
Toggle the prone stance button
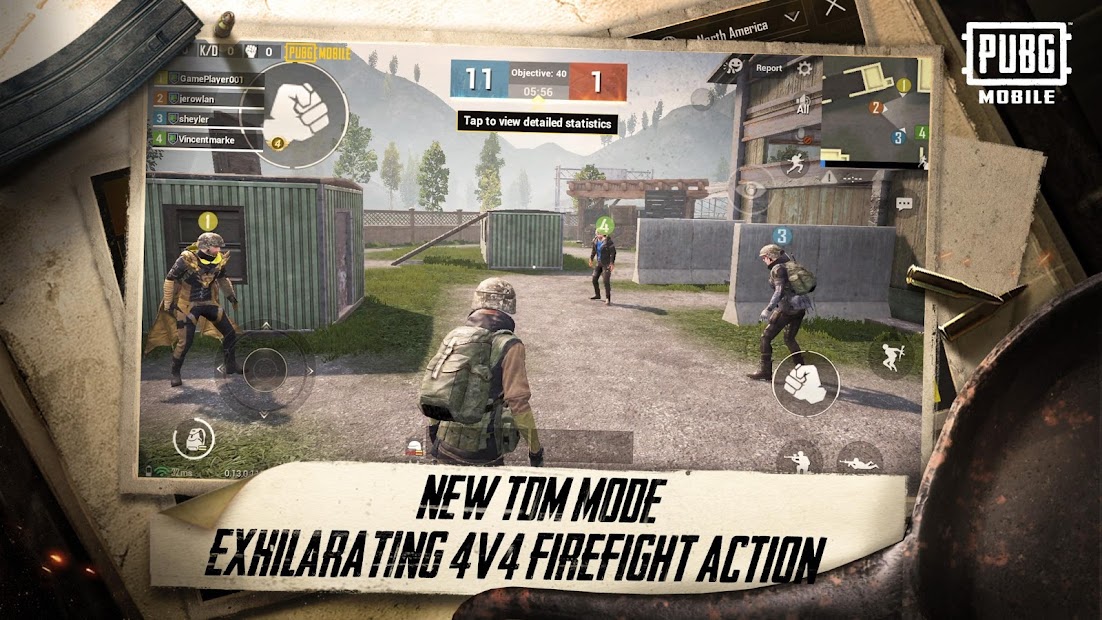[x=859, y=460]
